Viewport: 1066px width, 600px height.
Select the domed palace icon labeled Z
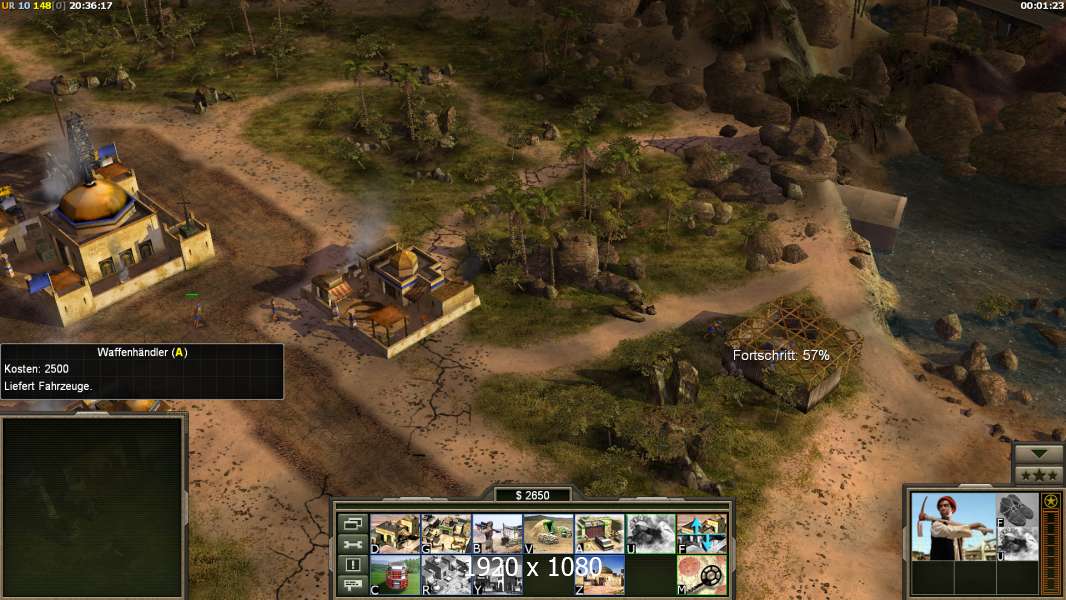[600, 575]
